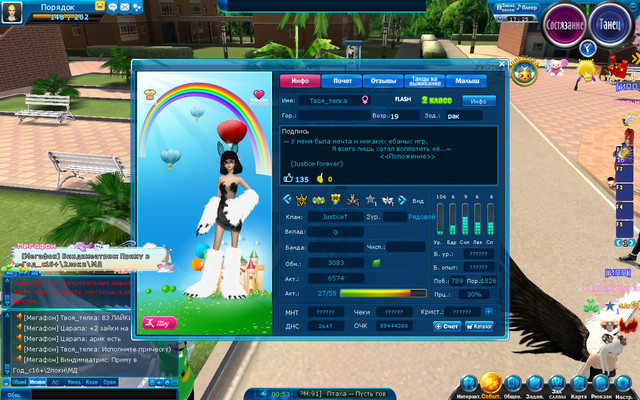Image resolution: width=640 pixels, height=400 pixels.
Task: Switch to the Инфо profile tab
Action: [299, 80]
